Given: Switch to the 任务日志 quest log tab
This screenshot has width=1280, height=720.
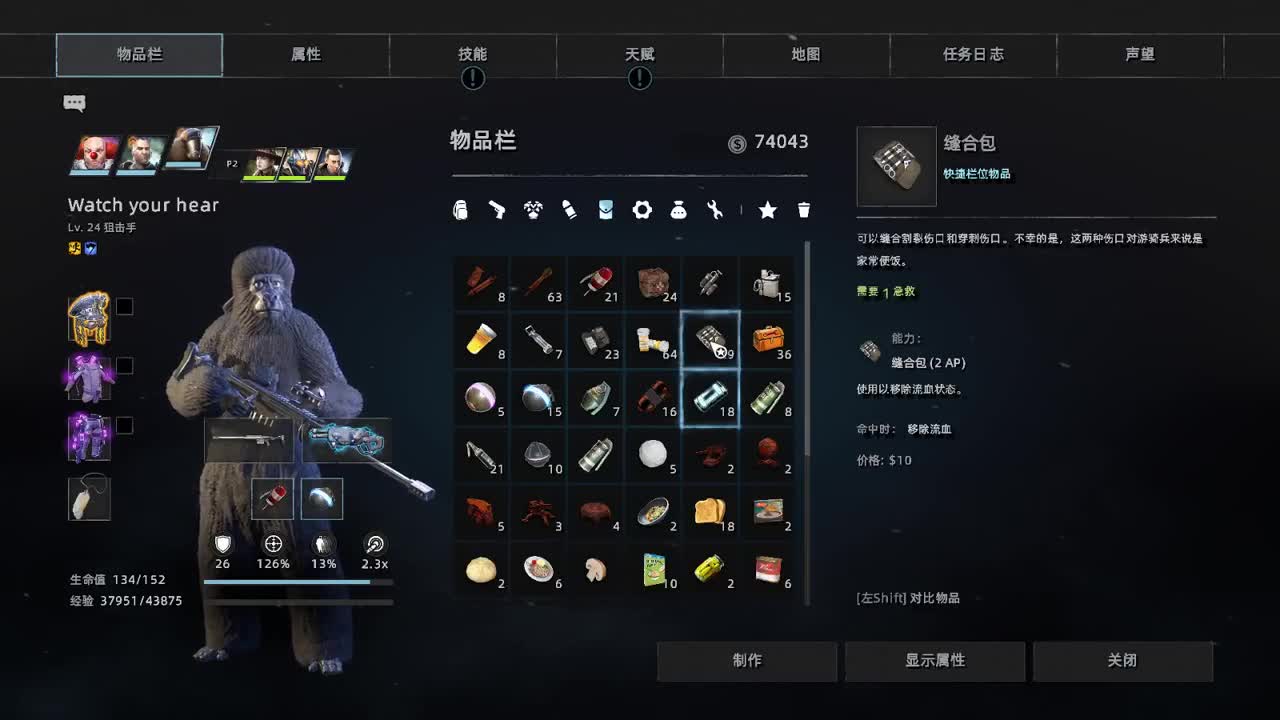Looking at the screenshot, I should pyautogui.click(x=973, y=55).
